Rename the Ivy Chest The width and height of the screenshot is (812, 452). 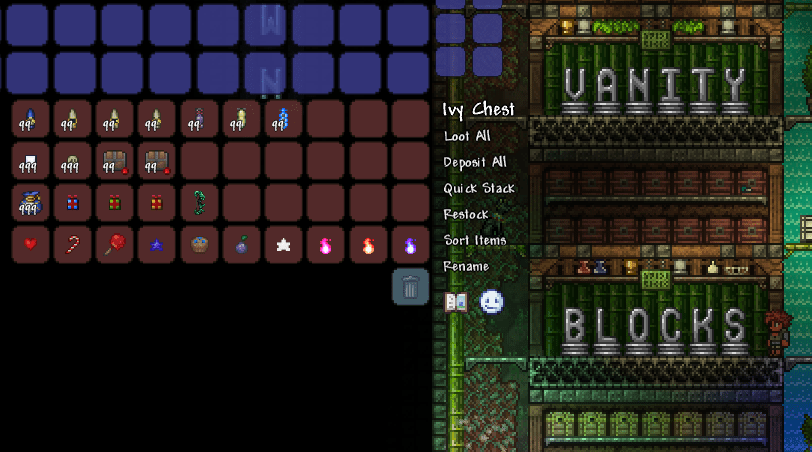click(466, 266)
